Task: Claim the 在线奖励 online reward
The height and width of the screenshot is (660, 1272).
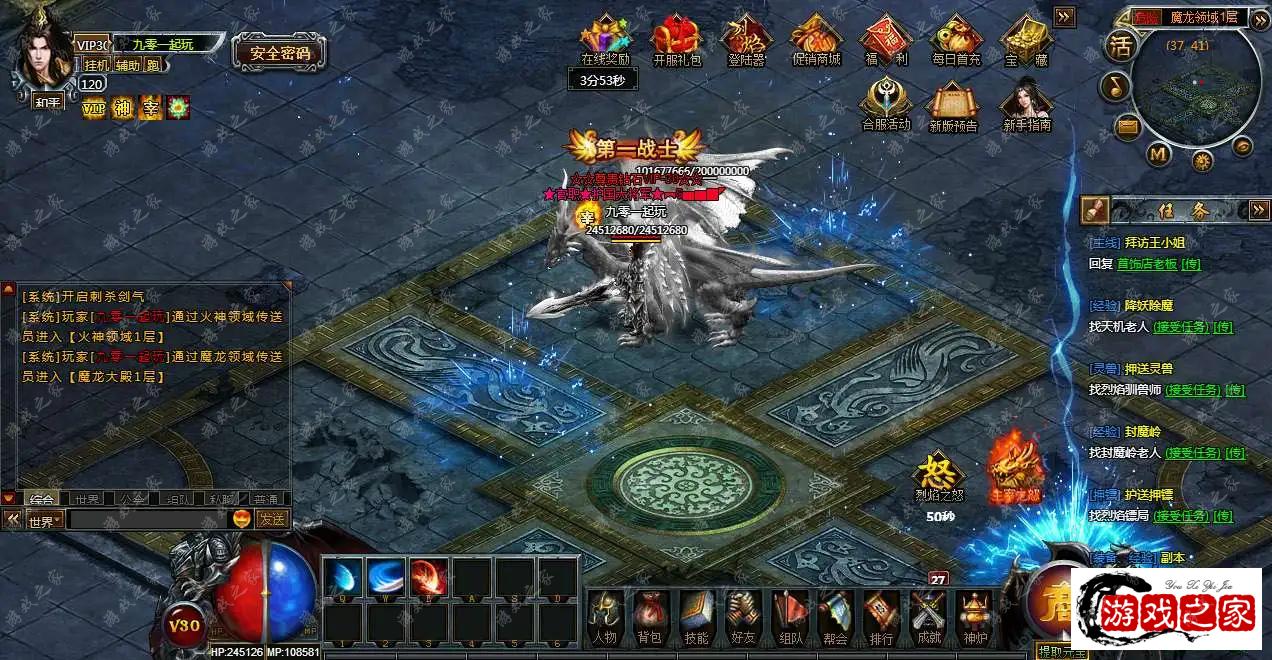Action: coord(606,37)
